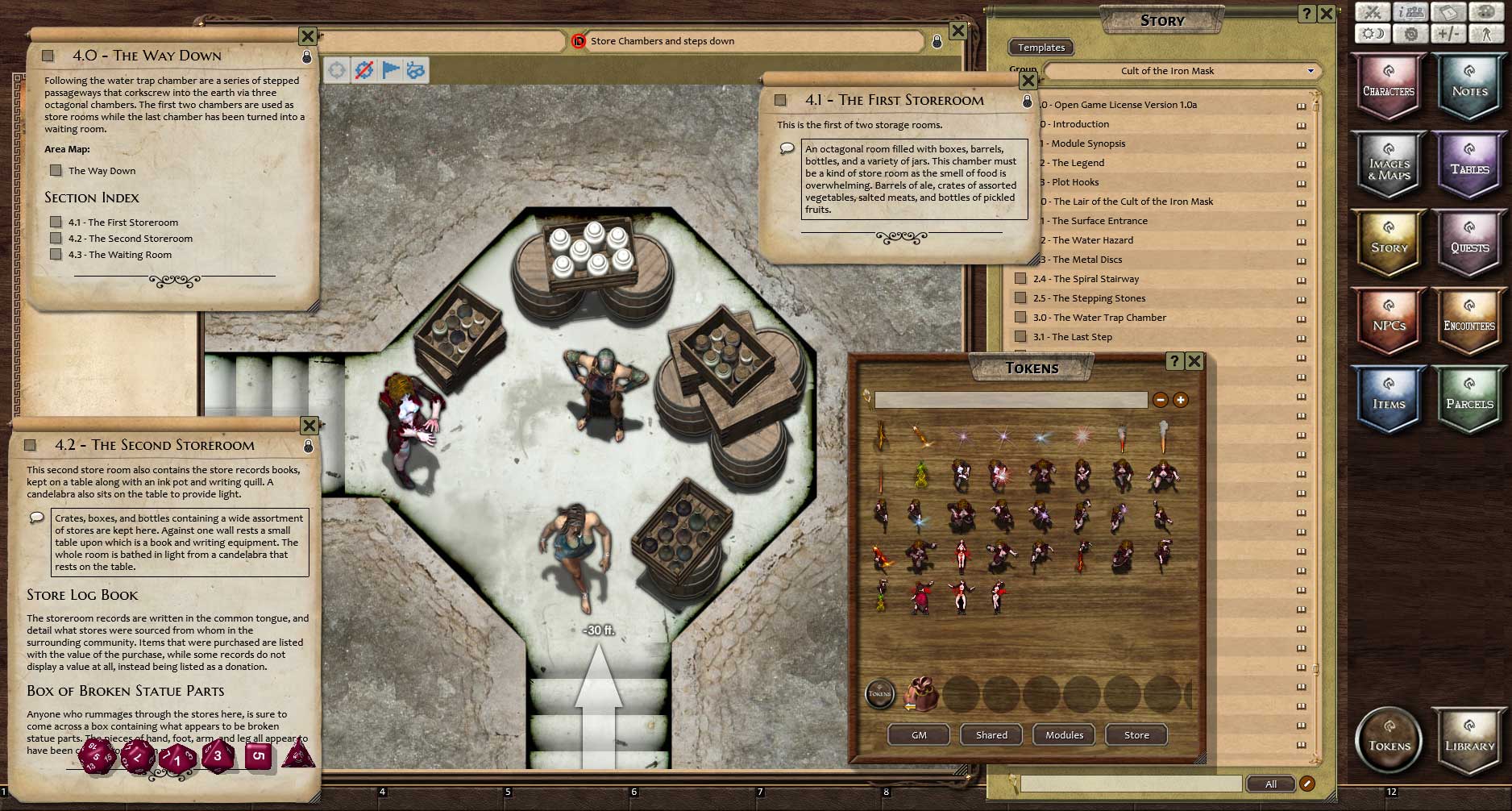The height and width of the screenshot is (811, 1512).
Task: Show the Modules token set
Action: click(1064, 735)
